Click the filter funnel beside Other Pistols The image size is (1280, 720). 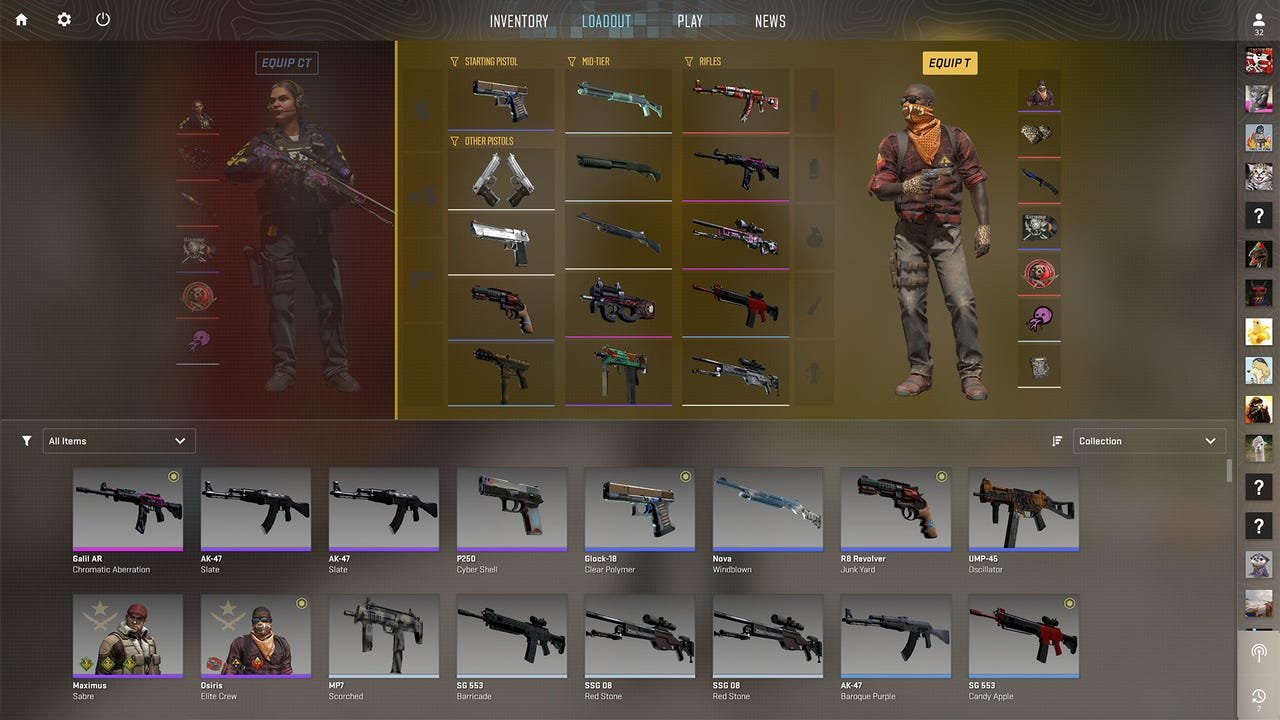tap(453, 141)
